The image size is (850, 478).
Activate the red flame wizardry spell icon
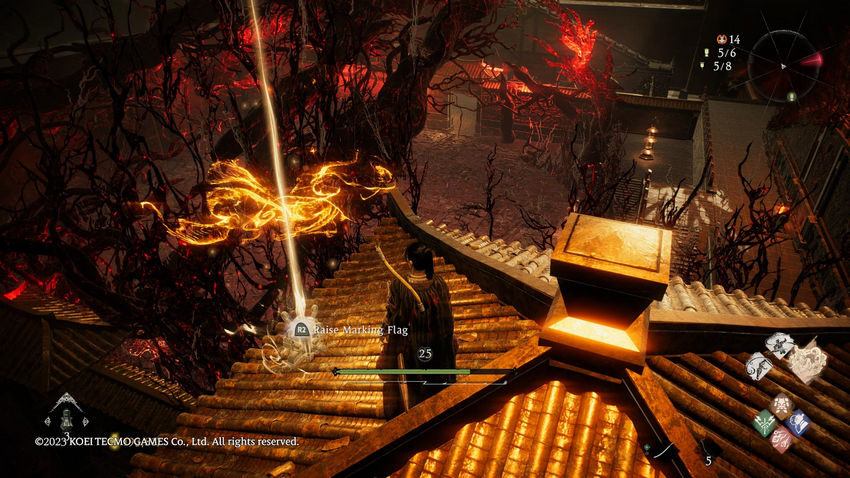pos(781,438)
